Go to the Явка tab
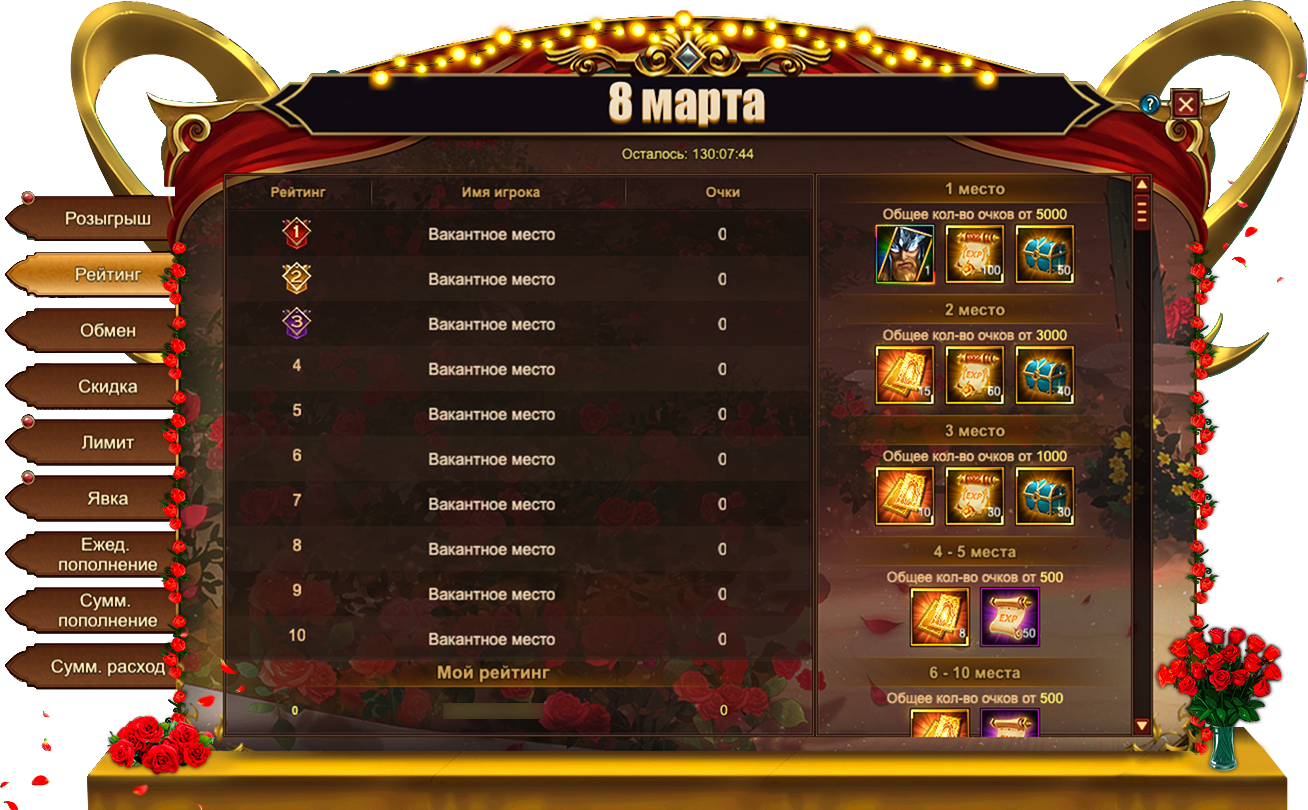1308x810 pixels. pos(107,498)
